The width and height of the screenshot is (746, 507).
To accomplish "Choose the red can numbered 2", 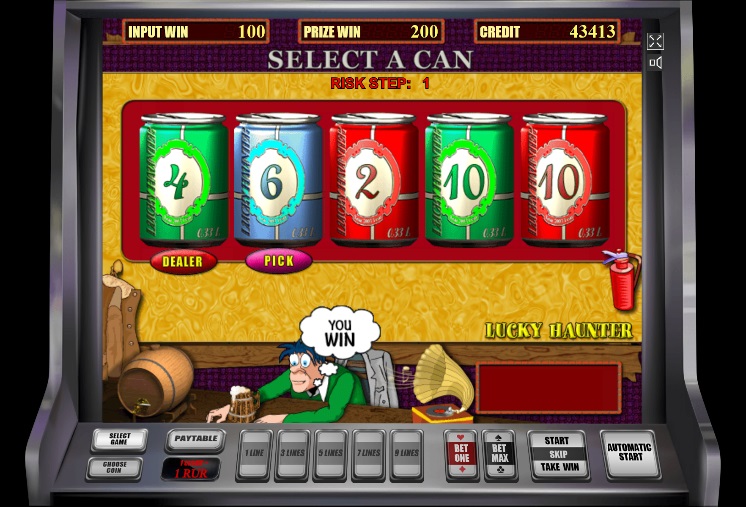I will (x=374, y=180).
